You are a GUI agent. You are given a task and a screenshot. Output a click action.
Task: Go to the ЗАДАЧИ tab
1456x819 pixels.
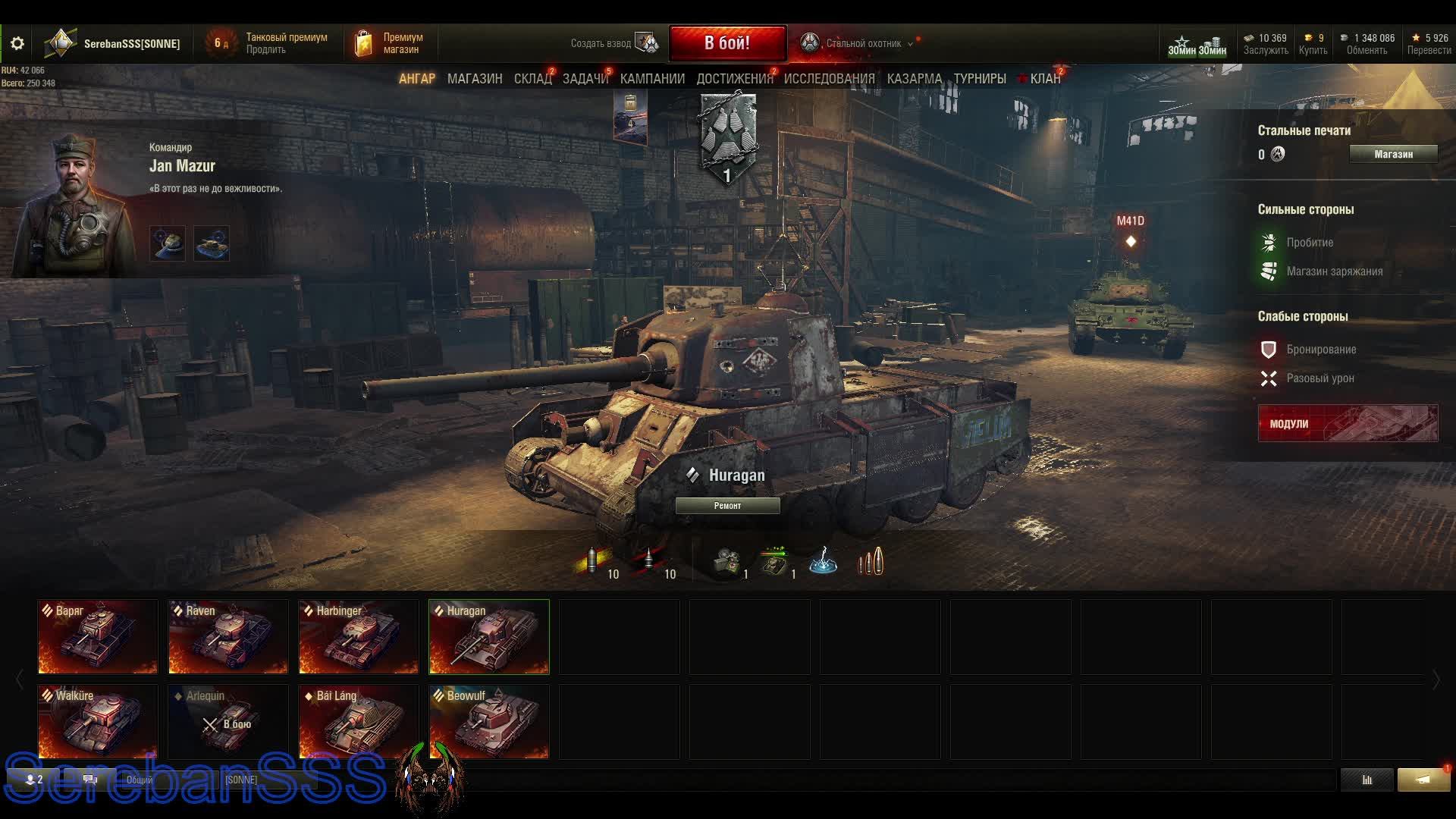[585, 79]
